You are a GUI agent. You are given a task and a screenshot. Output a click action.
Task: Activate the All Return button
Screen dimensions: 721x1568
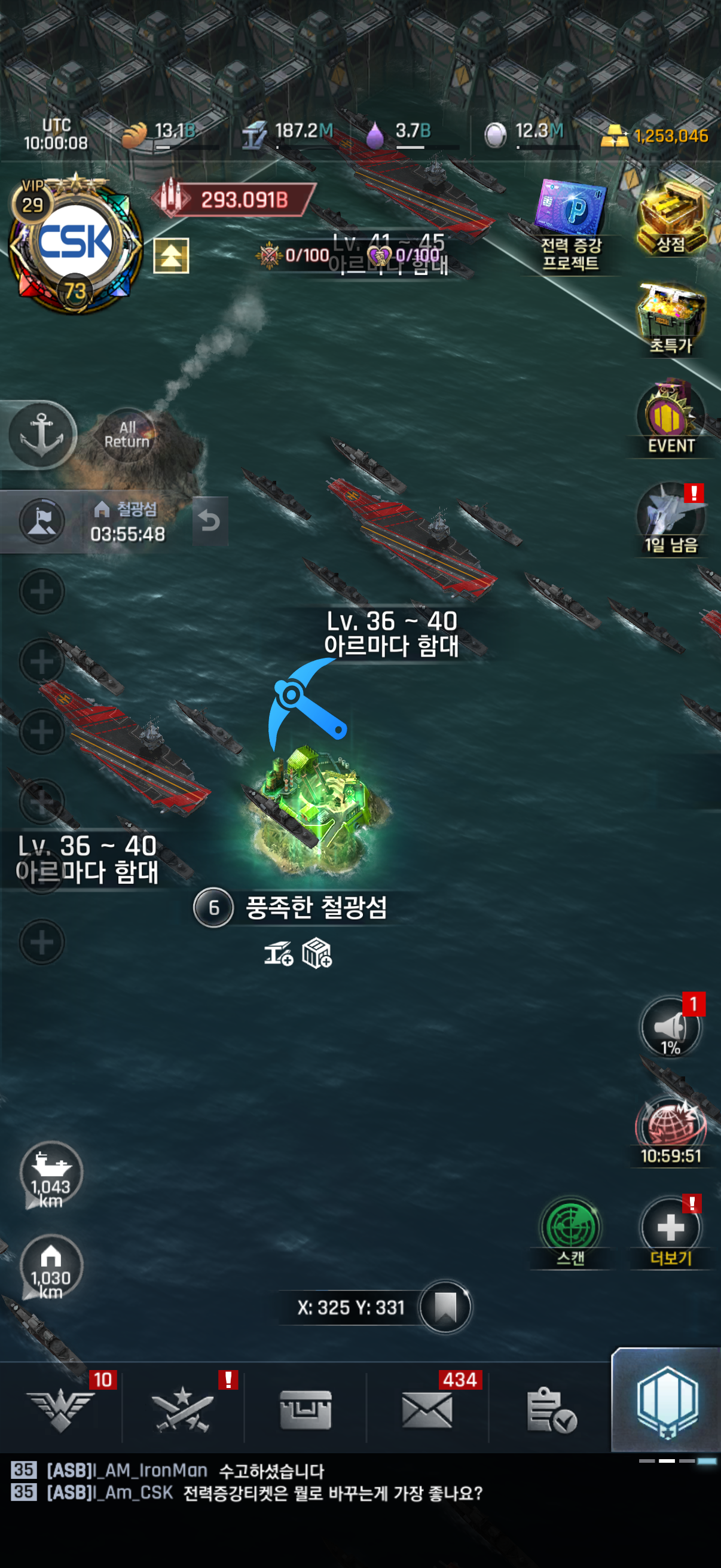[127, 435]
